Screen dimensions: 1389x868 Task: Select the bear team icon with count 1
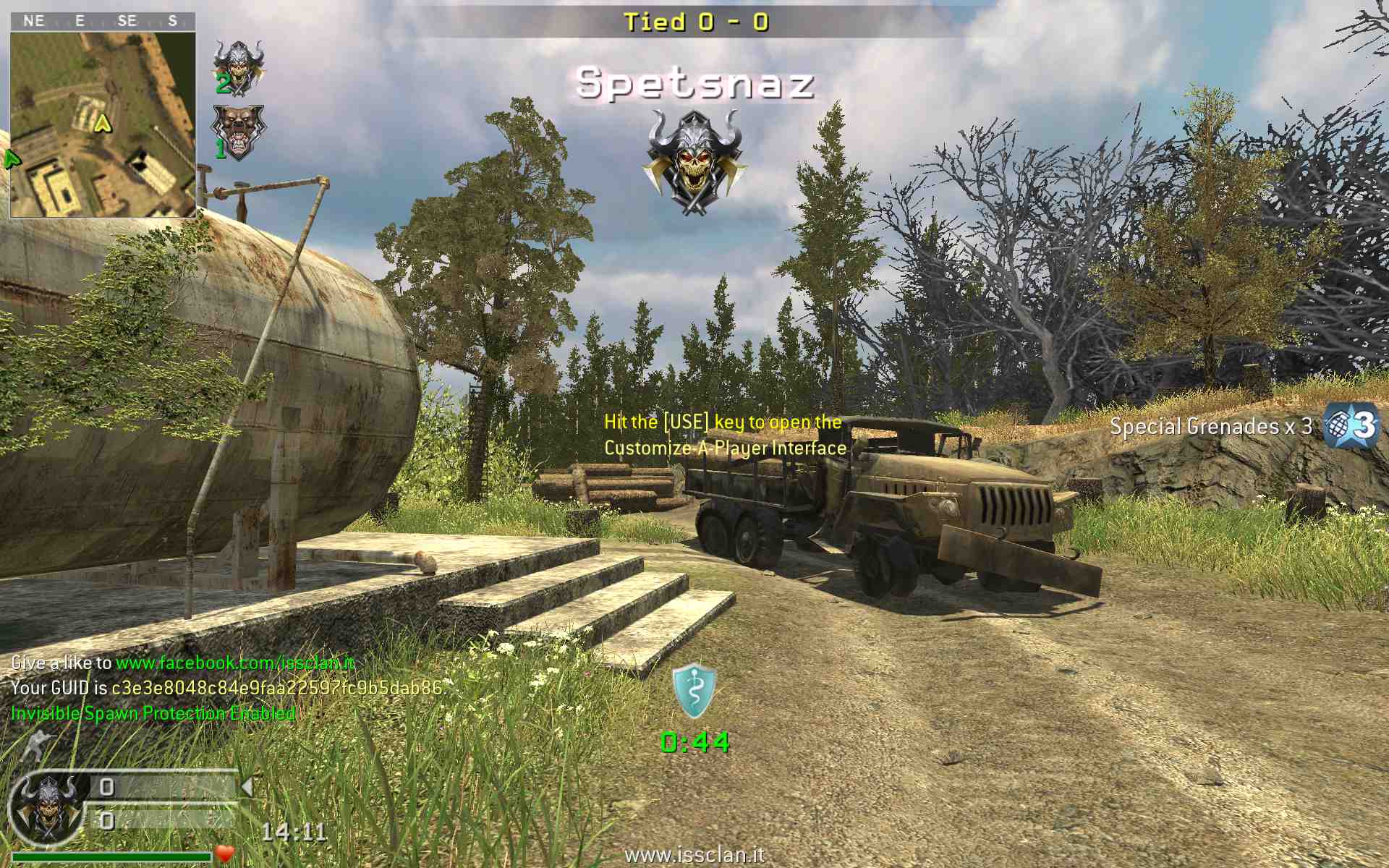tap(238, 132)
